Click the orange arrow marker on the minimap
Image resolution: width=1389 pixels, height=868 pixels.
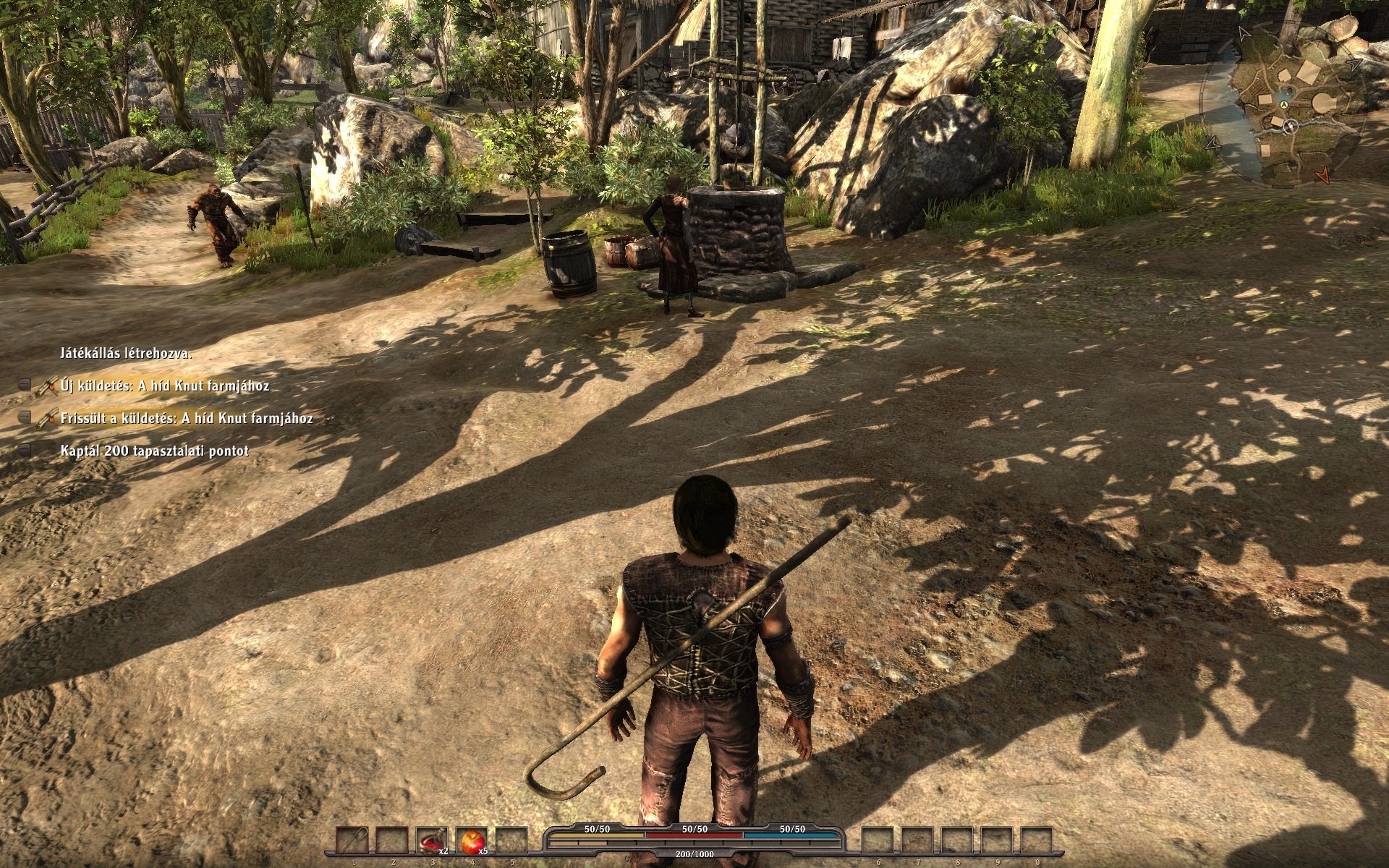[1323, 174]
